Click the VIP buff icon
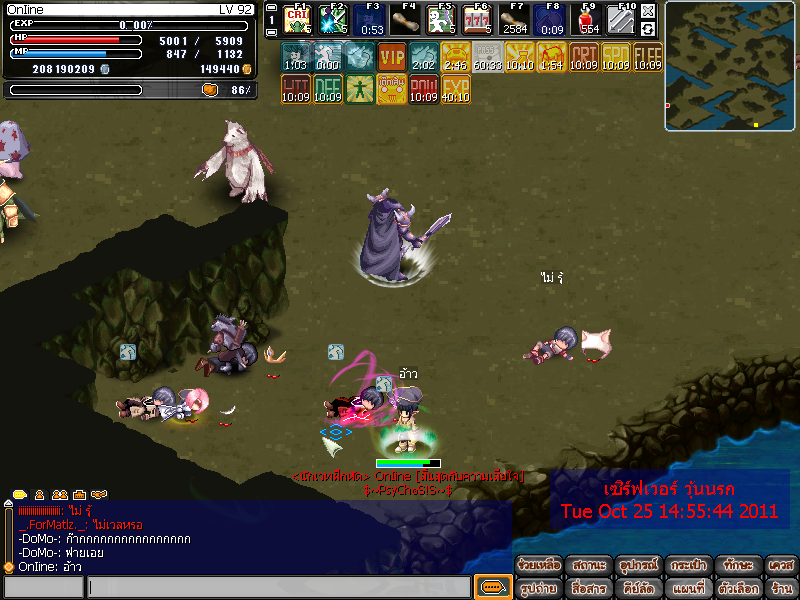 (392, 57)
